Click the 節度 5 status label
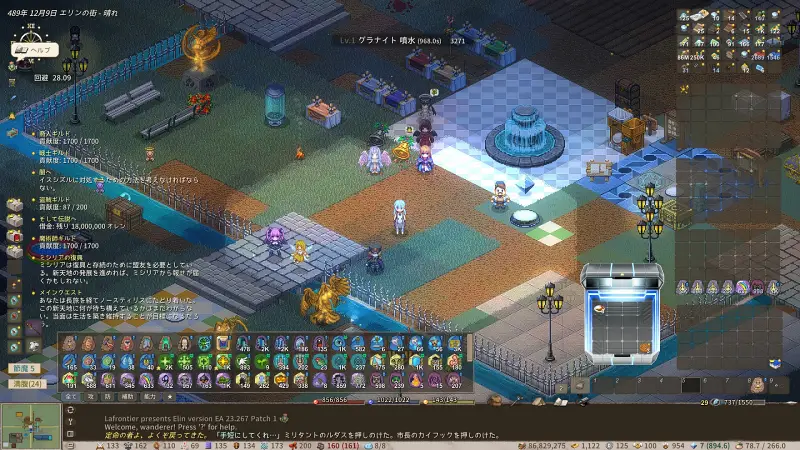This screenshot has width=800, height=450. tap(24, 369)
